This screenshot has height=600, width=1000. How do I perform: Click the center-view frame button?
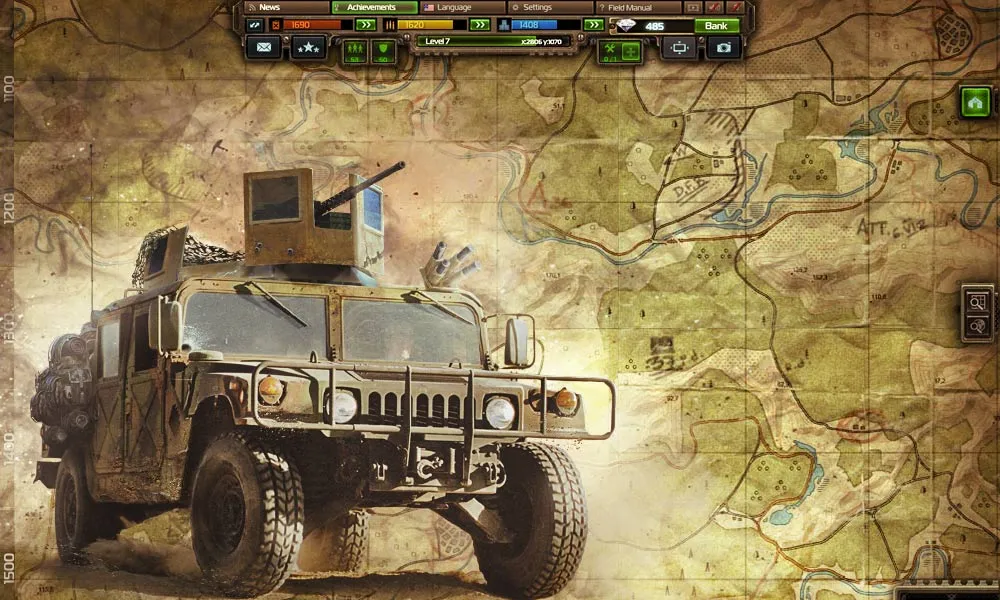point(679,47)
